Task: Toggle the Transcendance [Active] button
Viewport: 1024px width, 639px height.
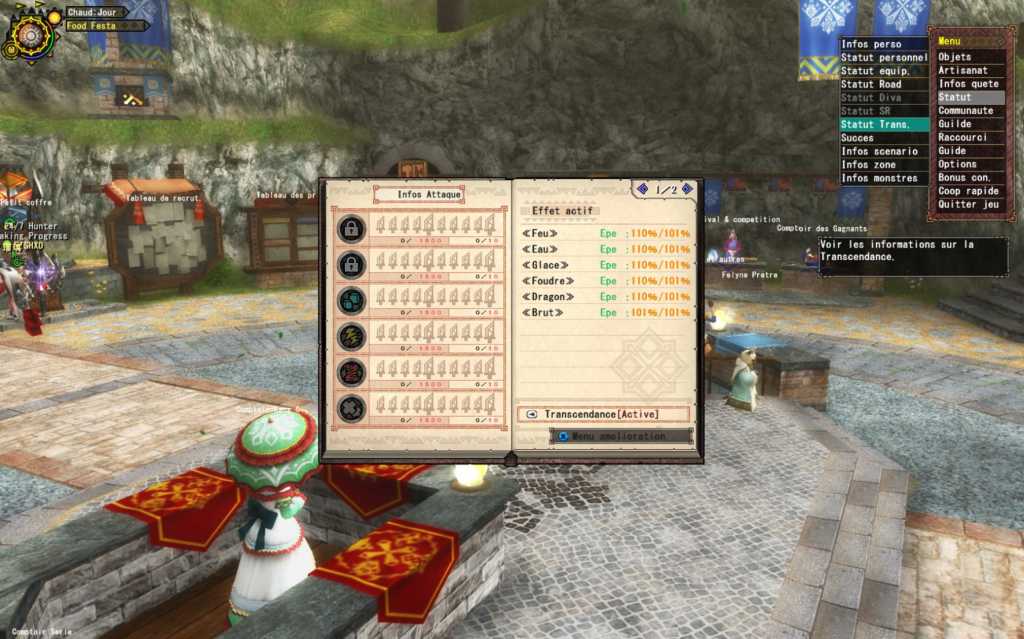Action: point(604,414)
